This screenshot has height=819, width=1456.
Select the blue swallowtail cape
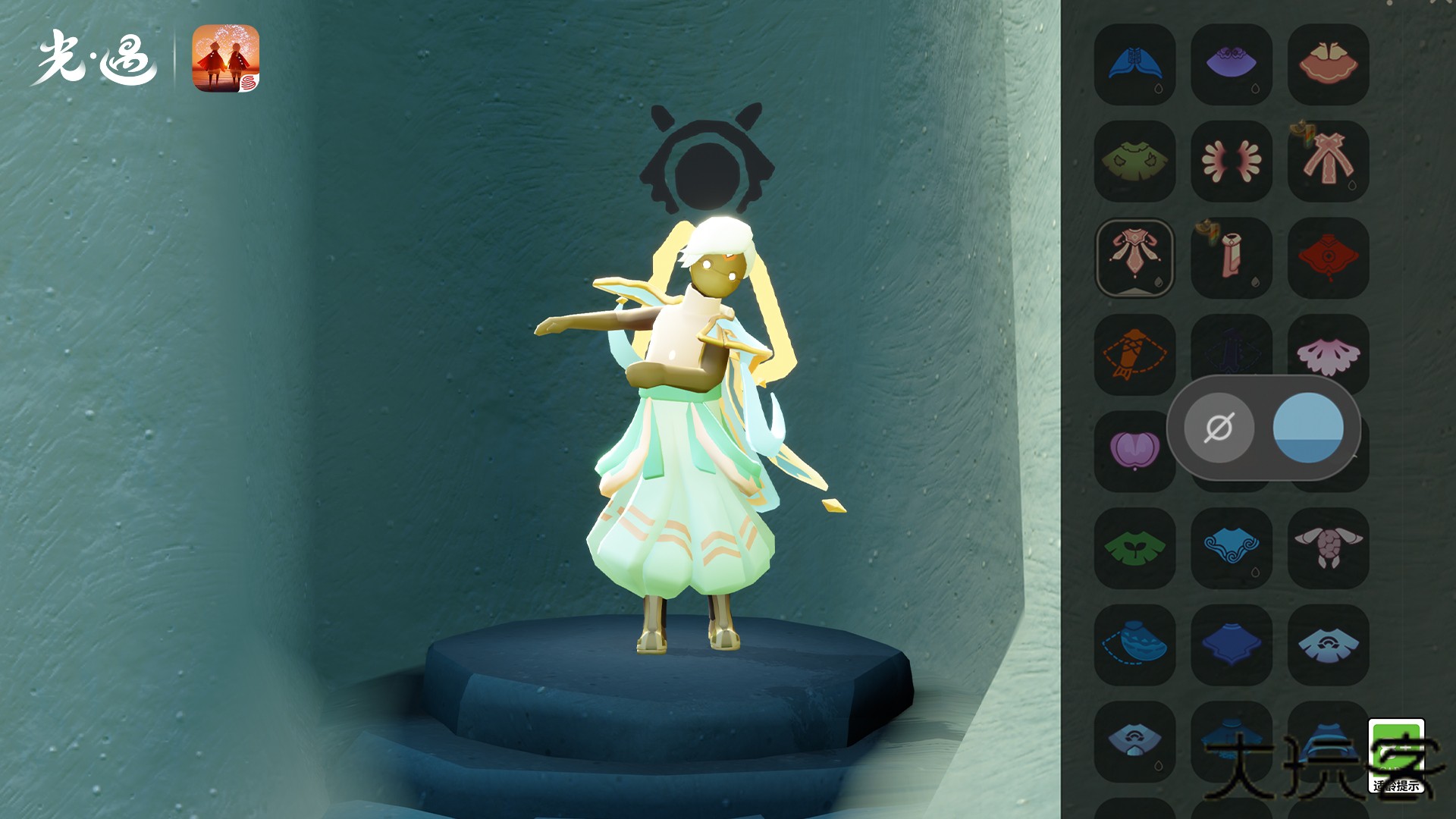click(1134, 64)
